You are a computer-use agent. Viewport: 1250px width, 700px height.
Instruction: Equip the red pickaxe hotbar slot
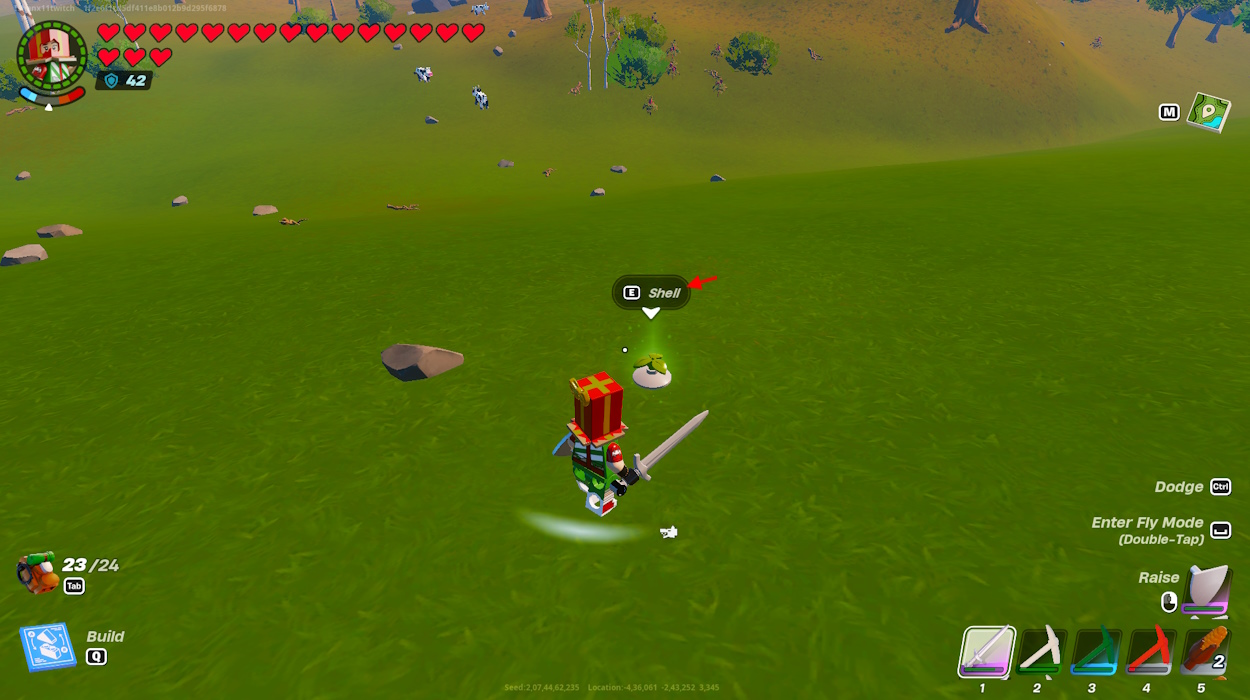pyautogui.click(x=1149, y=652)
